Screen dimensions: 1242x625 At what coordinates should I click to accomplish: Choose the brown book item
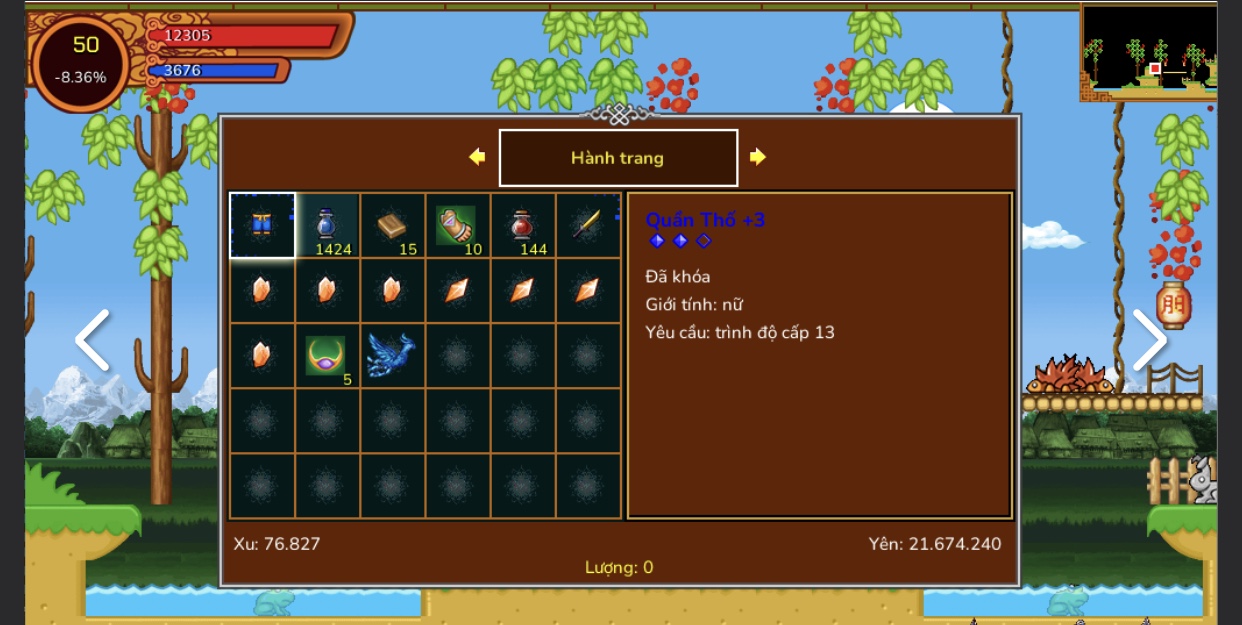pos(392,225)
